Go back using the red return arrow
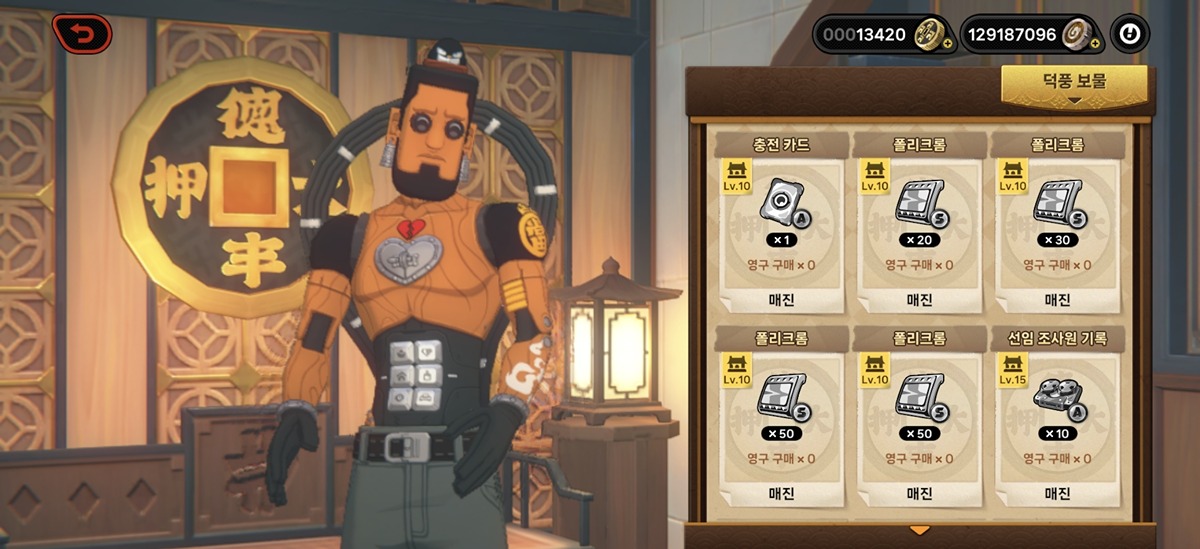Screen dimensions: 1200x549 click(82, 34)
